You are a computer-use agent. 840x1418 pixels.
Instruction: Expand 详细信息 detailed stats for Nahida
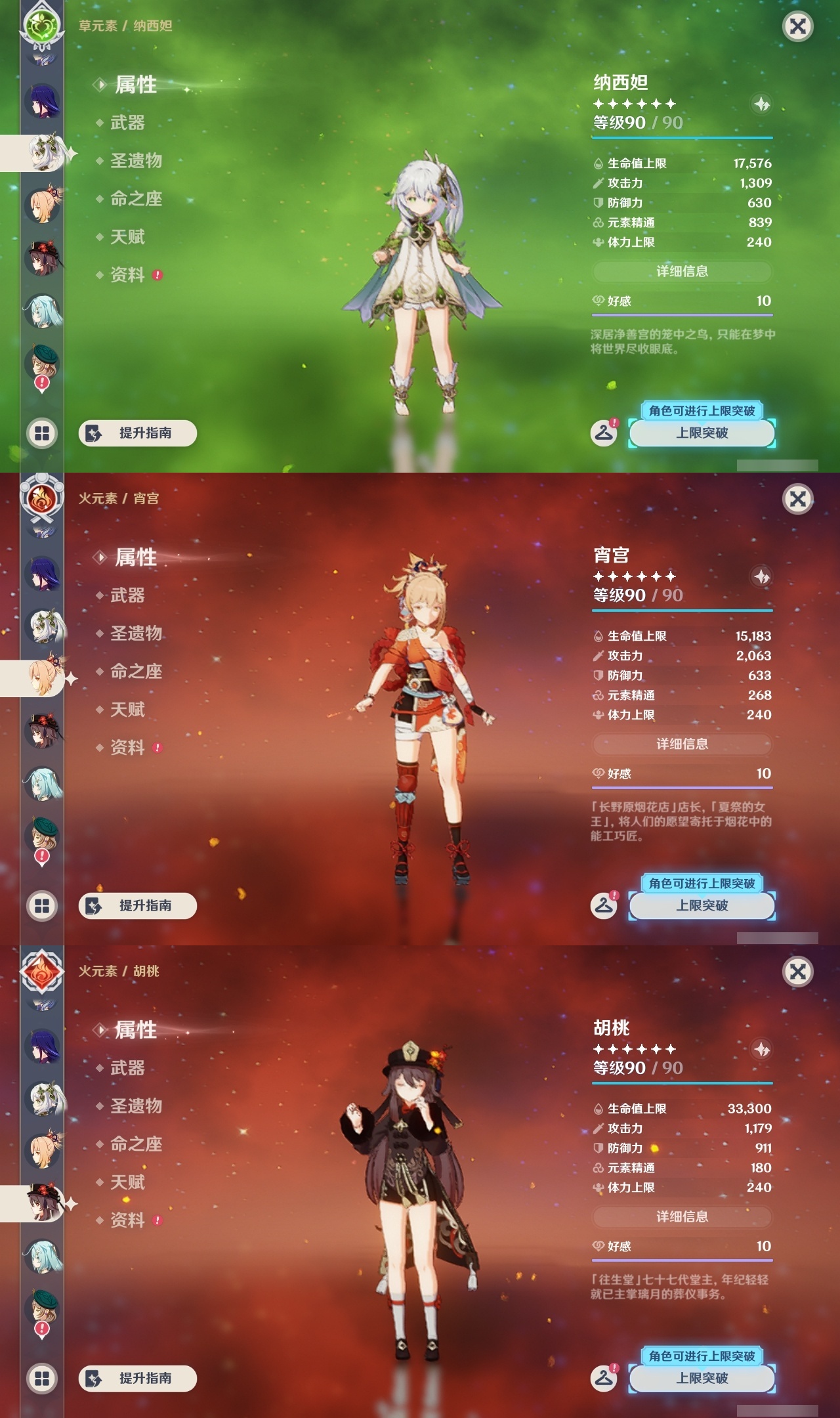pyautogui.click(x=682, y=272)
